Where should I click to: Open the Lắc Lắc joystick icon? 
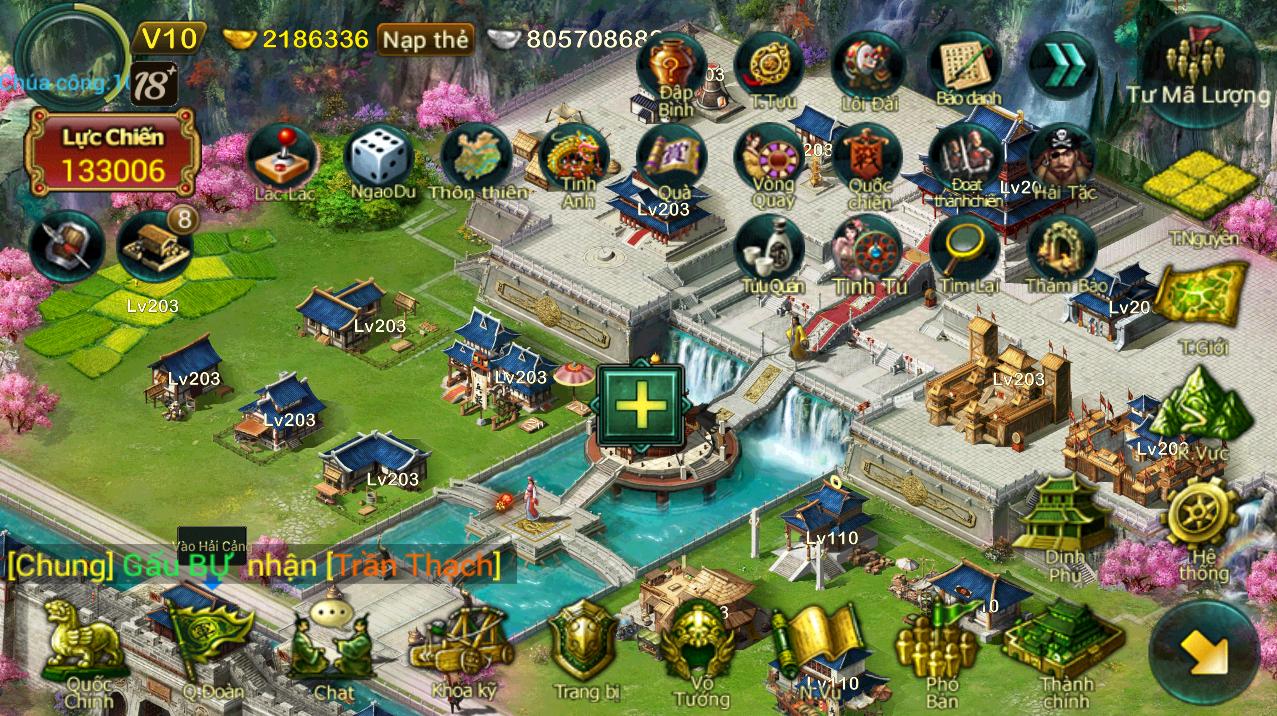(x=282, y=158)
